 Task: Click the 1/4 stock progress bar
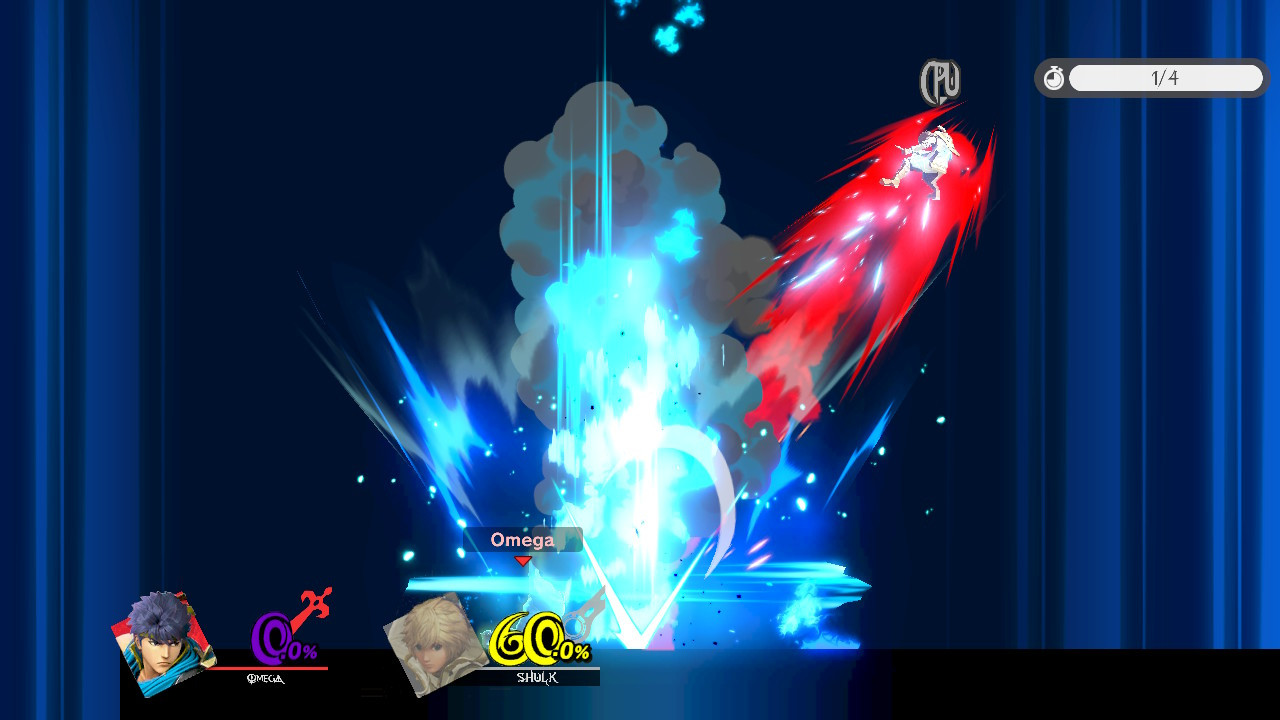(x=1166, y=78)
